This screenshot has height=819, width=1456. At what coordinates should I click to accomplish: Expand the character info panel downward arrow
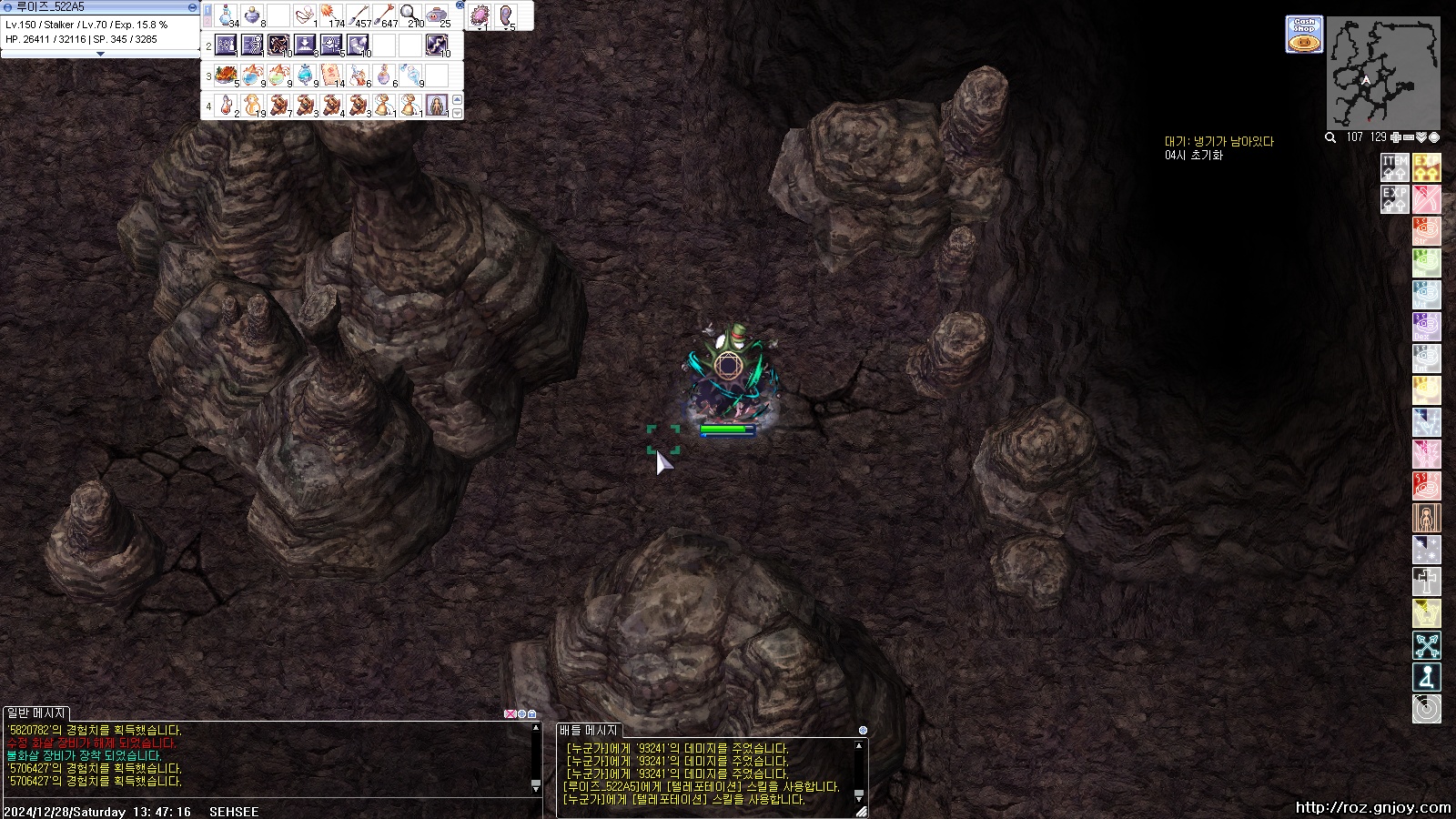pyautogui.click(x=100, y=54)
